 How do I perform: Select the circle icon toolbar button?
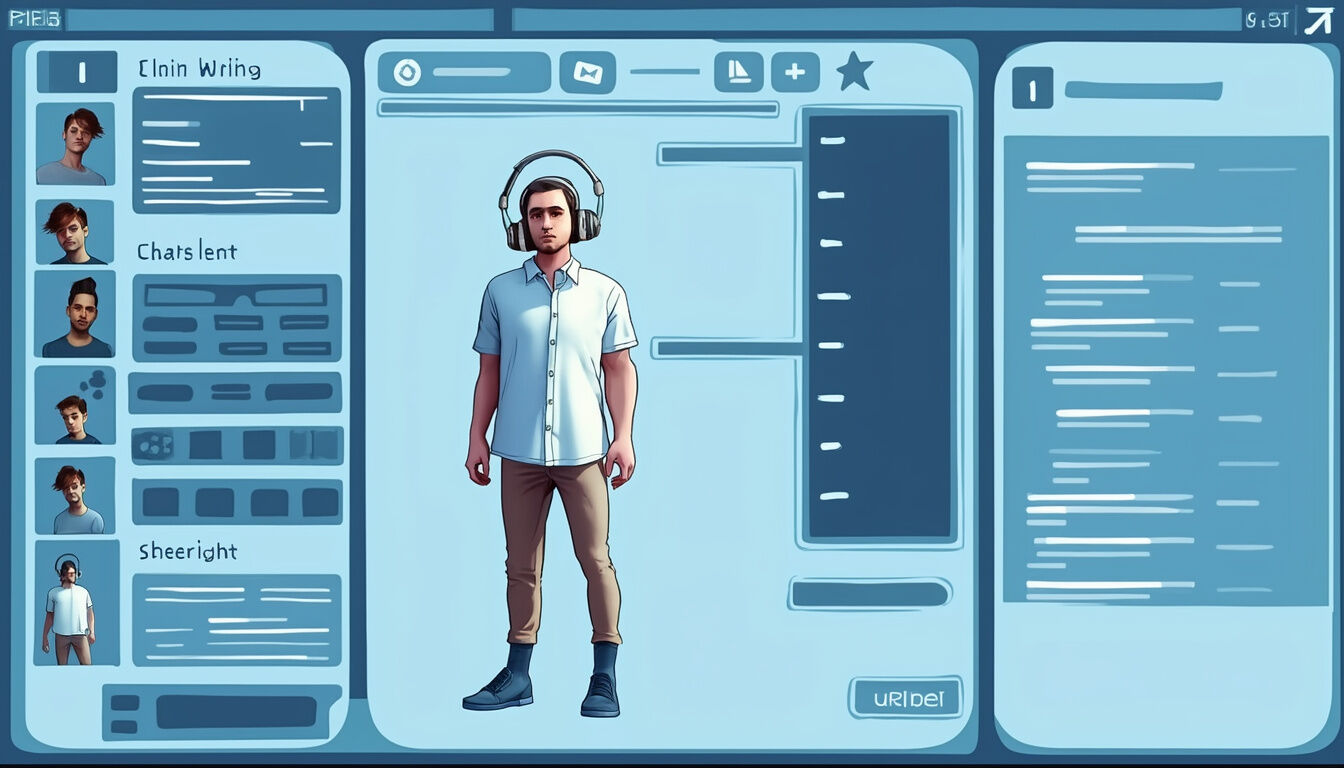(x=407, y=72)
